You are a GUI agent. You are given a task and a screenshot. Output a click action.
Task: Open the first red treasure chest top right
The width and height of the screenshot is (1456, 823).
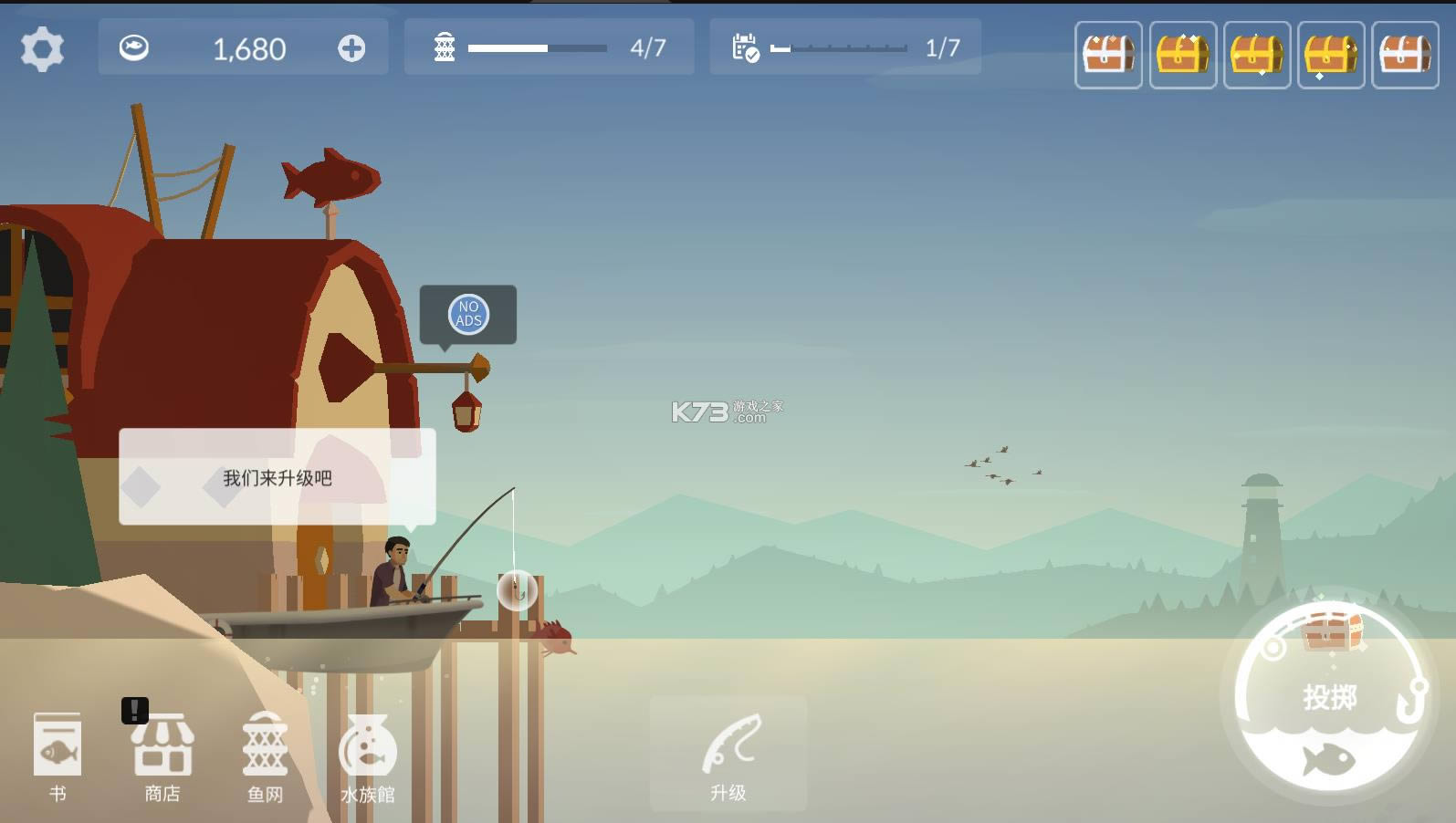[1108, 55]
